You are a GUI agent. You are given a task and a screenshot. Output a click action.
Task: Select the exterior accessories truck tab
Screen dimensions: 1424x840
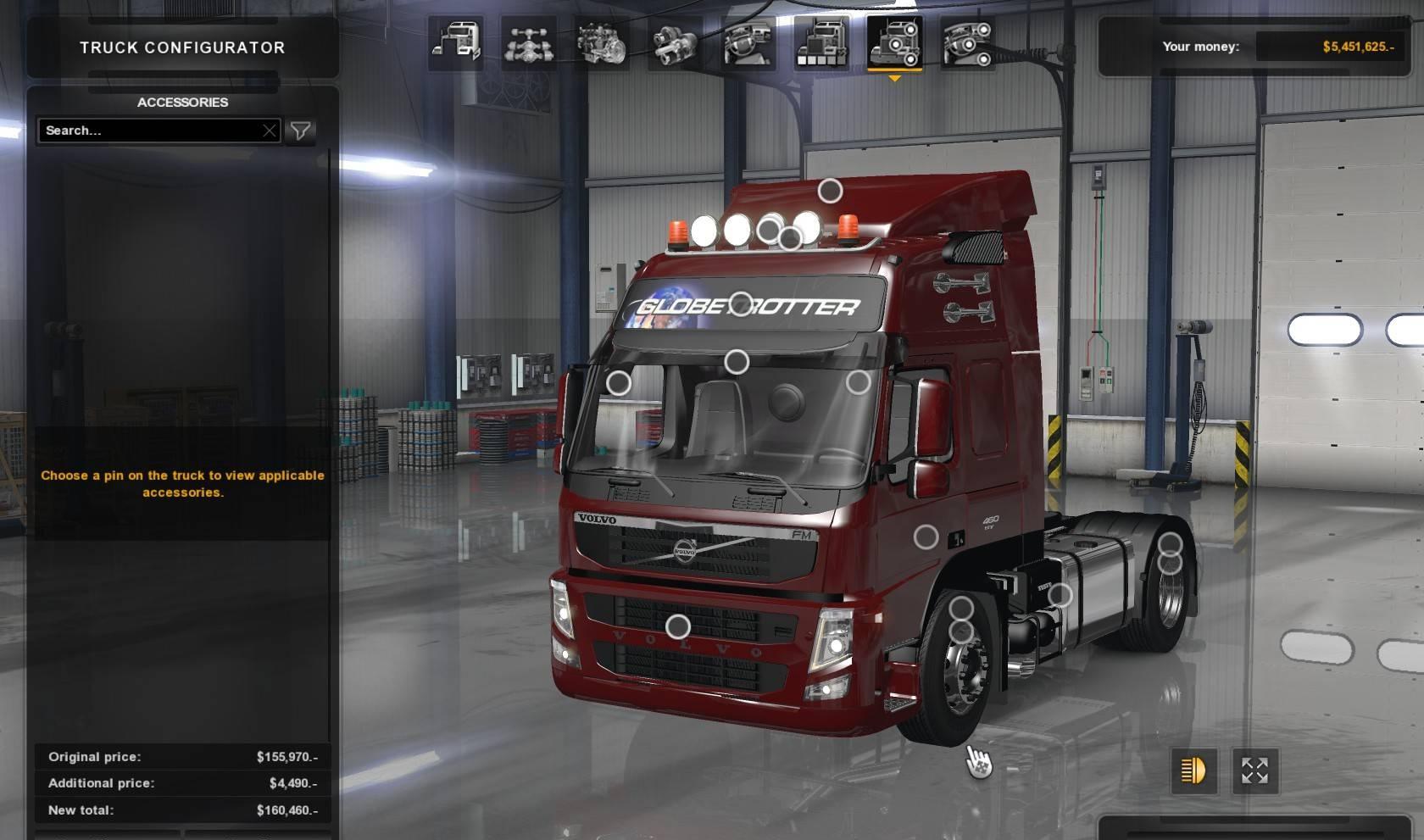point(894,42)
